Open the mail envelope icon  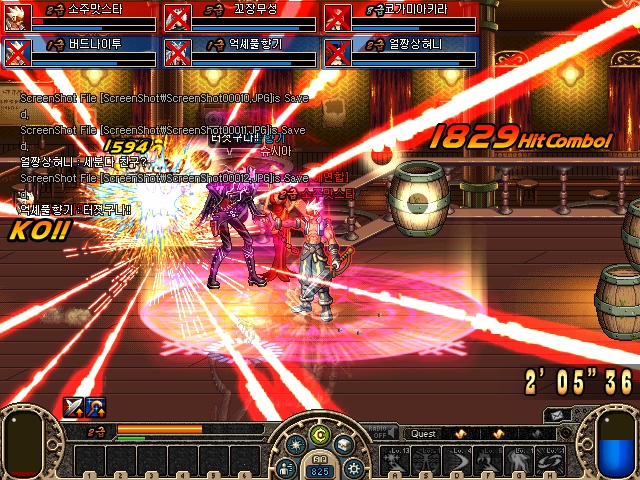coord(558,414)
